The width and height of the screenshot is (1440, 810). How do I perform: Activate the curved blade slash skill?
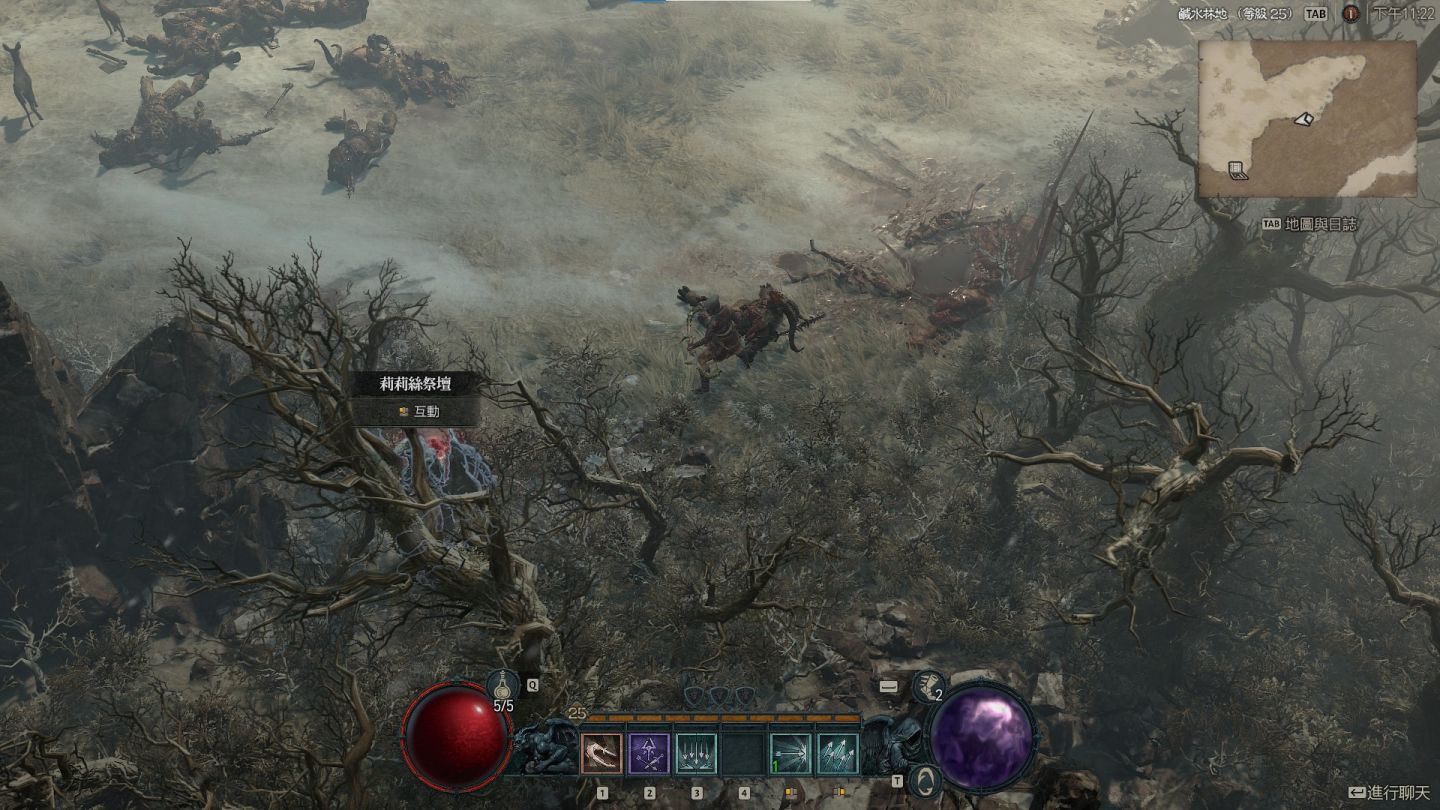pos(602,754)
